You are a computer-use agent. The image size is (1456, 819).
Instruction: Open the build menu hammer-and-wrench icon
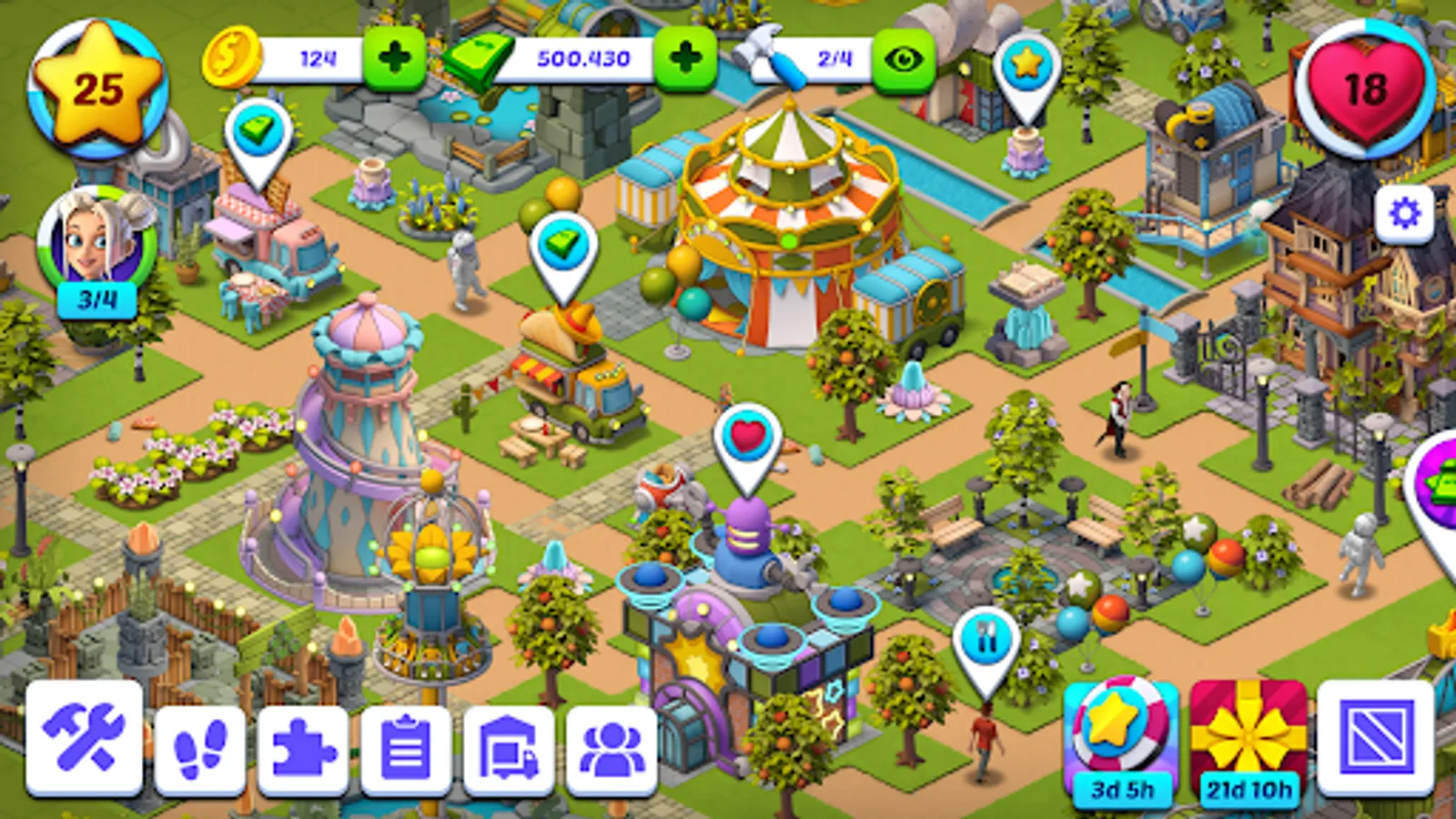click(85, 736)
